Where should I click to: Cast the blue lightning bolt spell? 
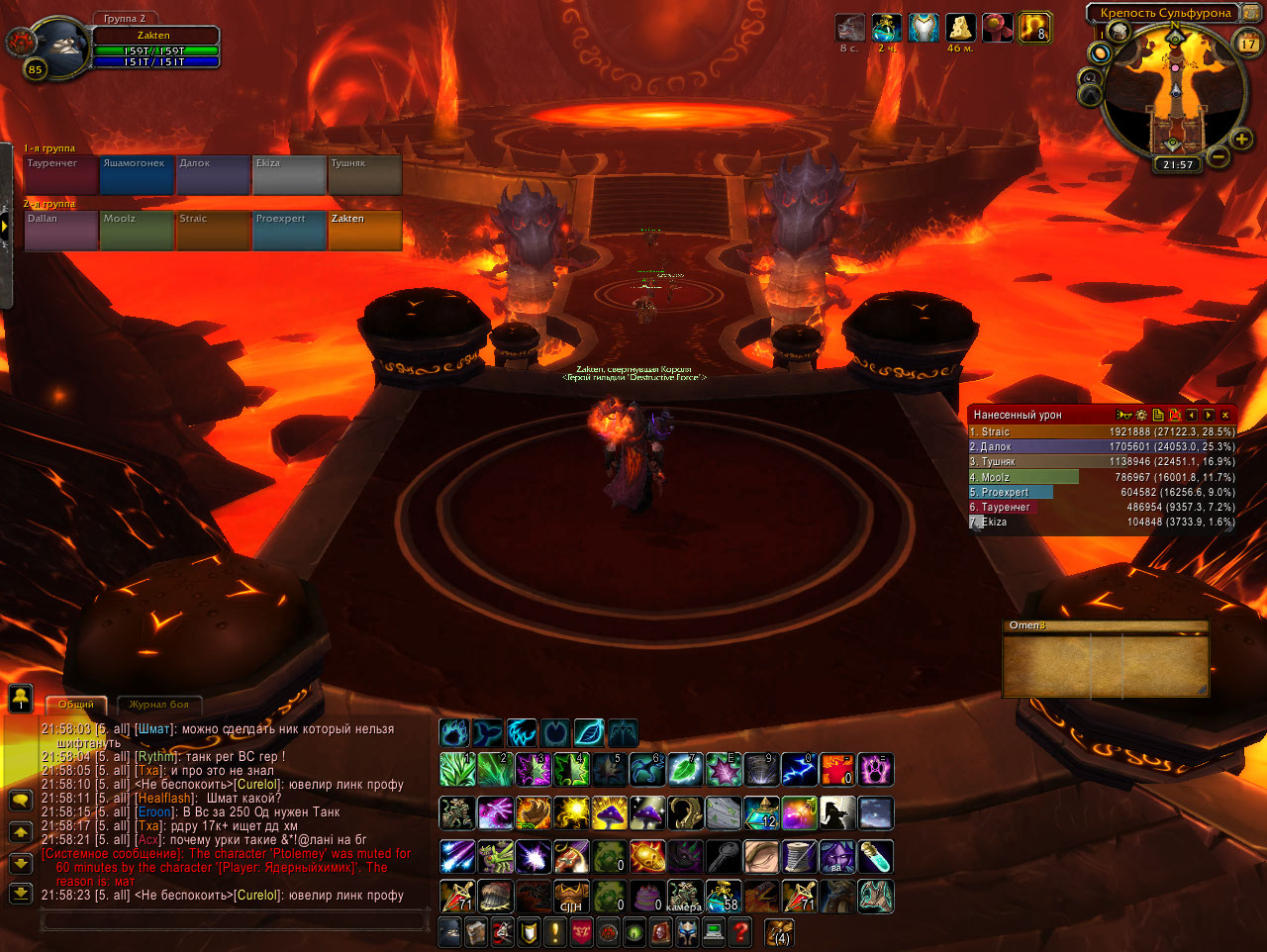click(798, 769)
